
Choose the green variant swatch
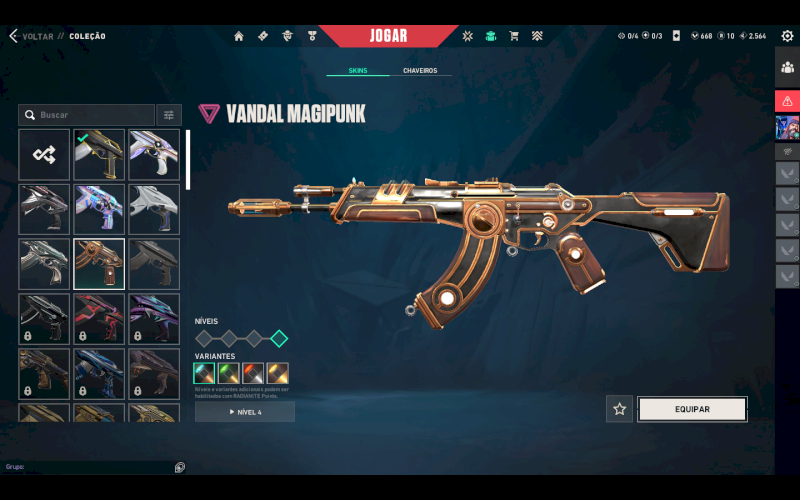point(229,374)
